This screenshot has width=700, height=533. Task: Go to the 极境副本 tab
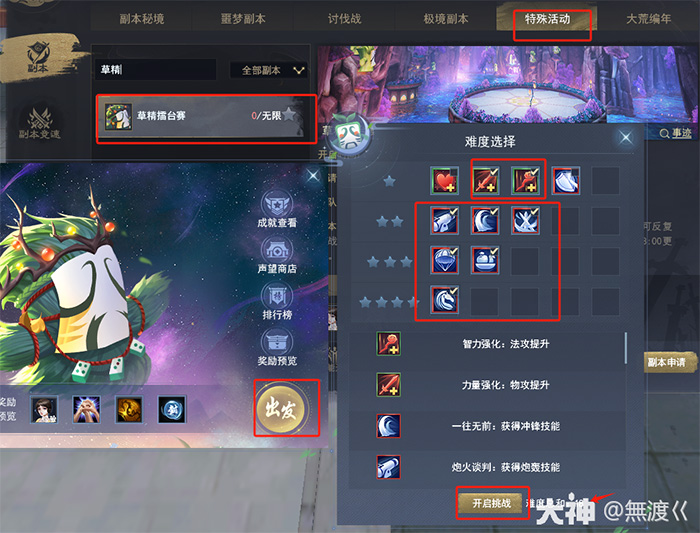446,19
